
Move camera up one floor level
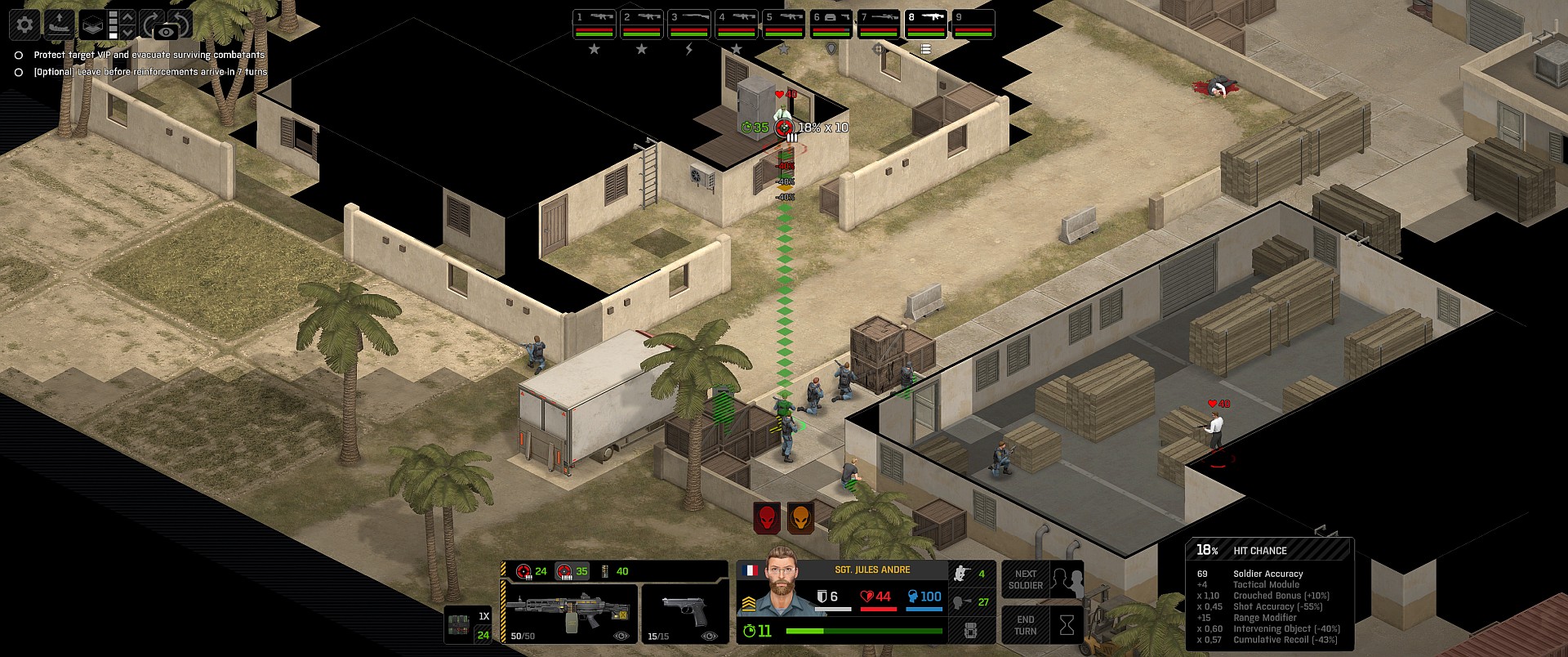point(127,17)
